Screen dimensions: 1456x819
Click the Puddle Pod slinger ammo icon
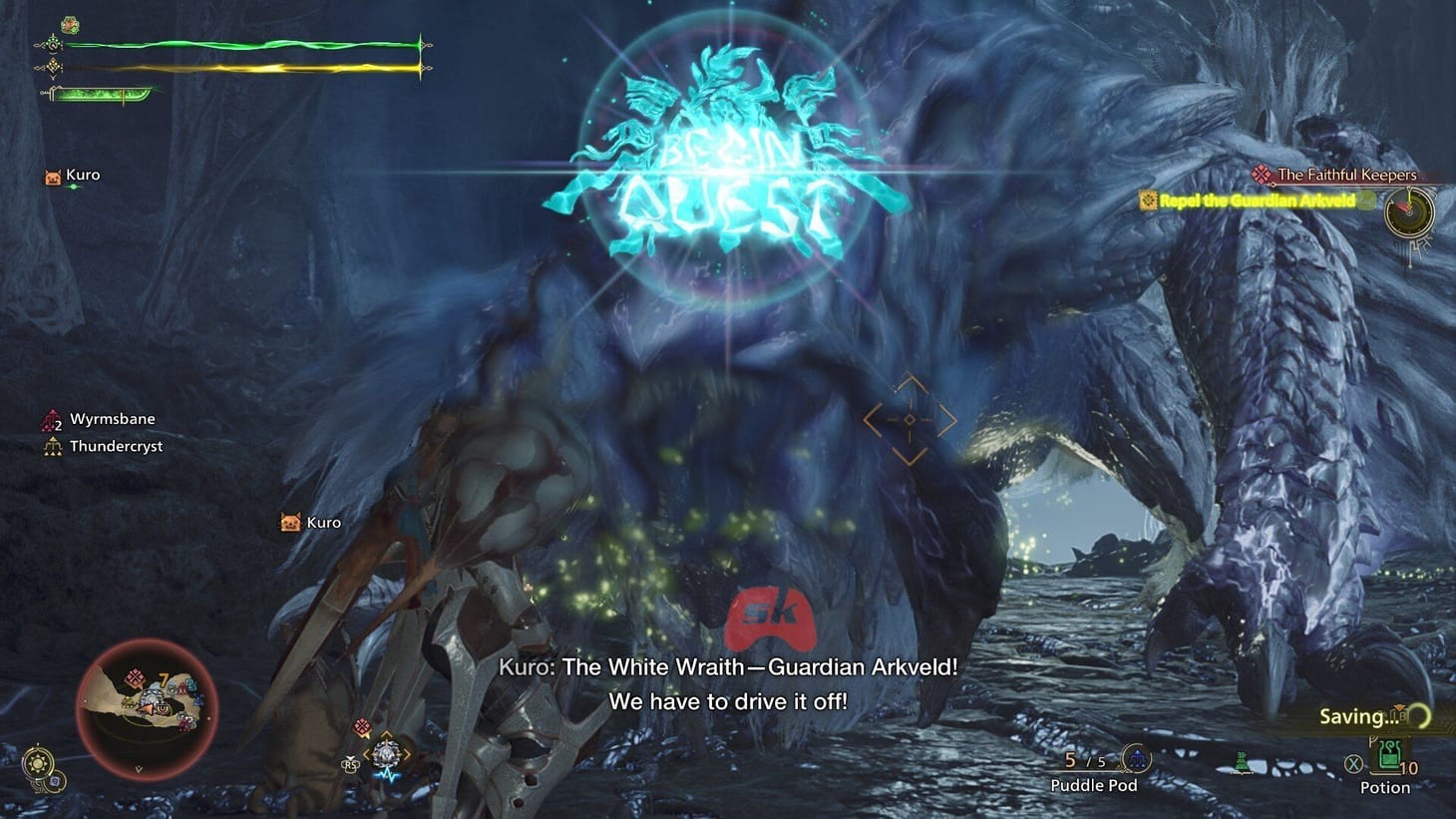pos(1136,758)
